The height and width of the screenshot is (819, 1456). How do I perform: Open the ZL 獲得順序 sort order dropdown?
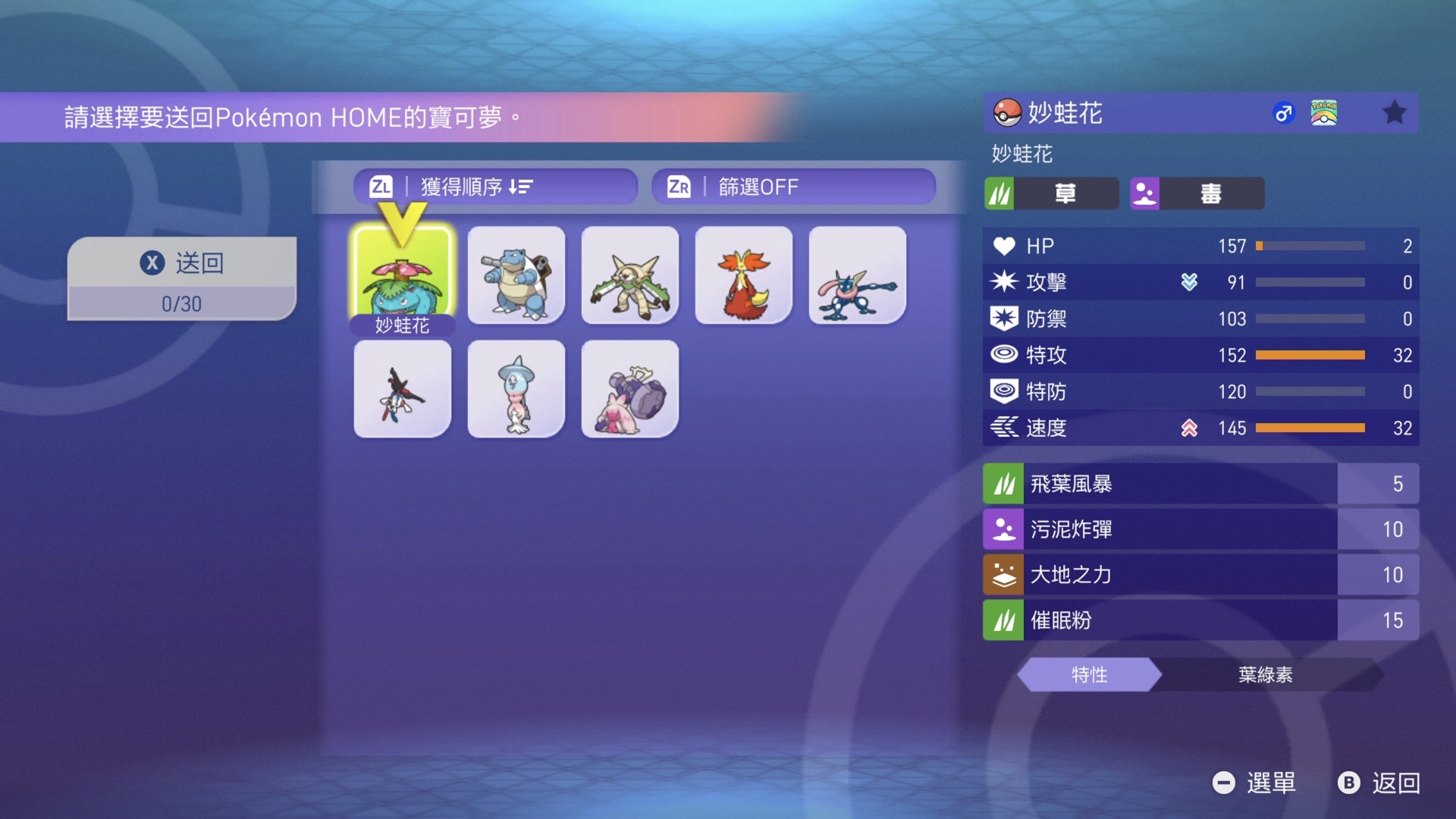pyautogui.click(x=497, y=187)
